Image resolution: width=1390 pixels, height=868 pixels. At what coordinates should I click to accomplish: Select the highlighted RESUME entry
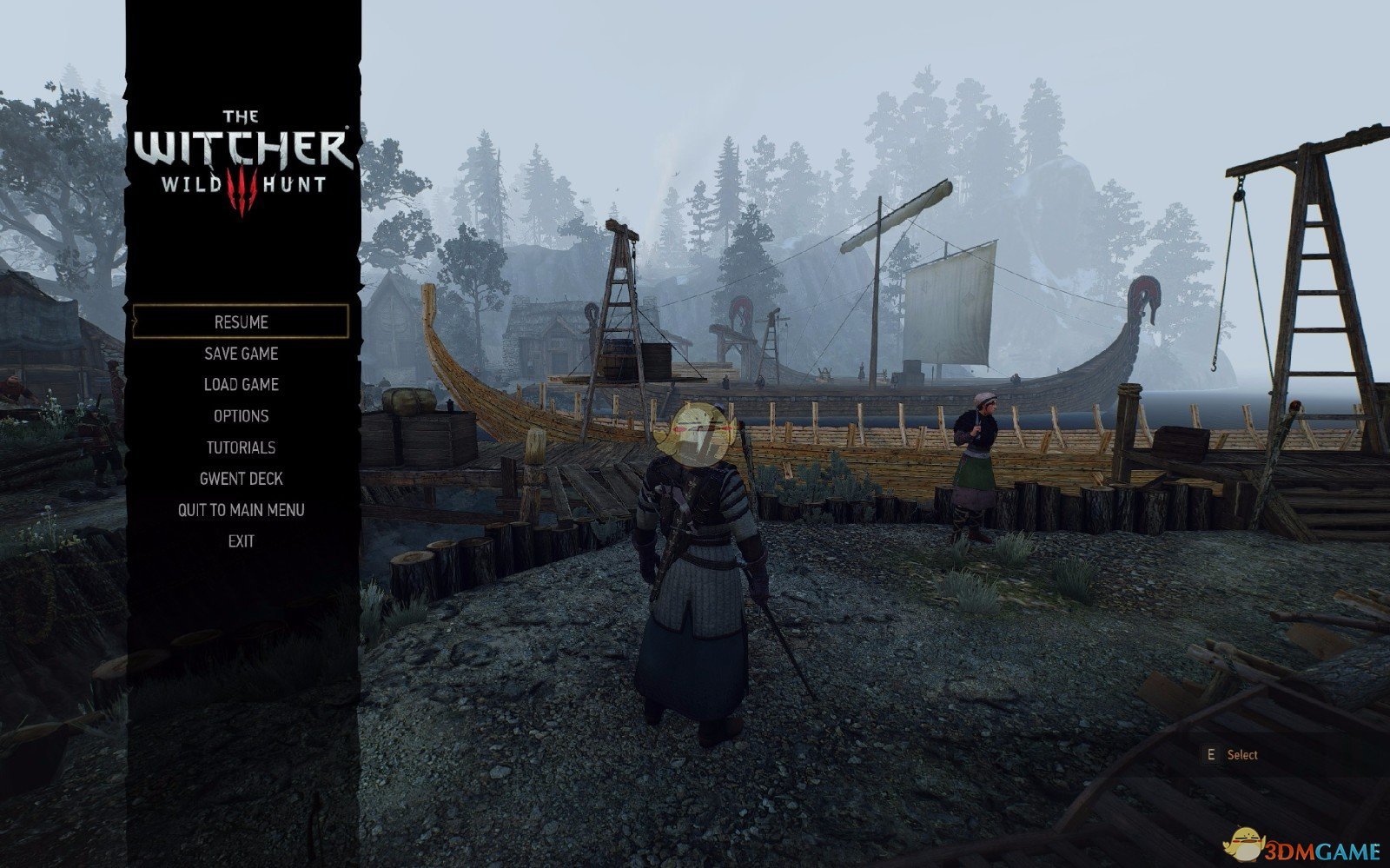[240, 321]
